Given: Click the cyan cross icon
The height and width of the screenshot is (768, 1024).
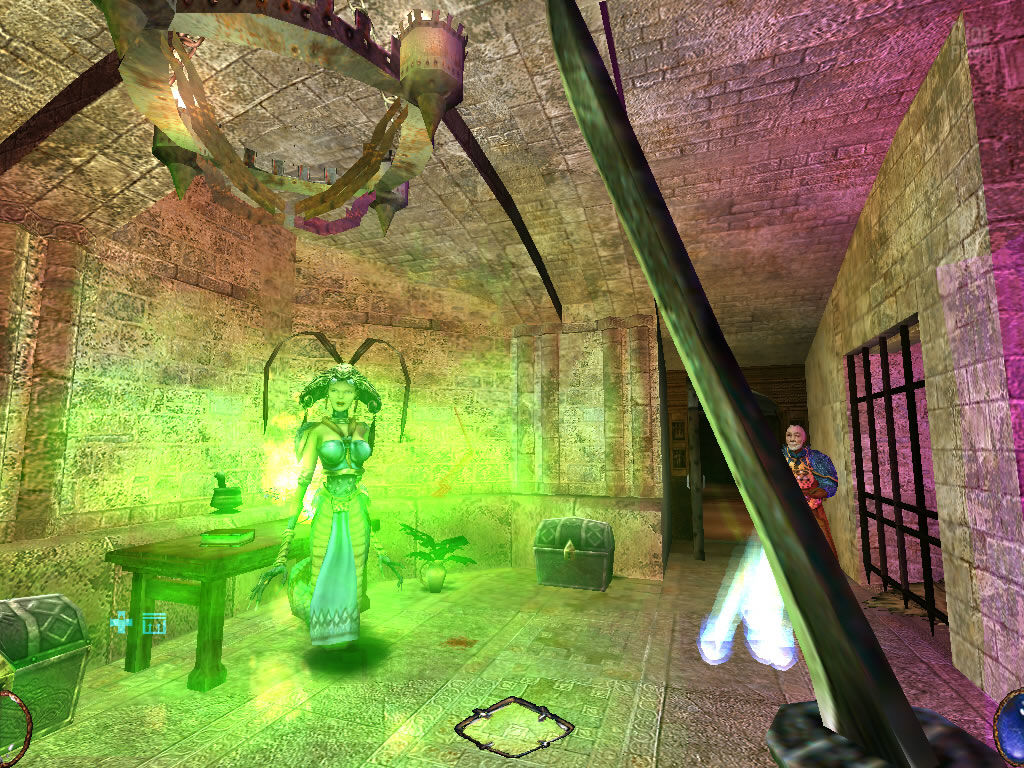Looking at the screenshot, I should click(x=121, y=624).
